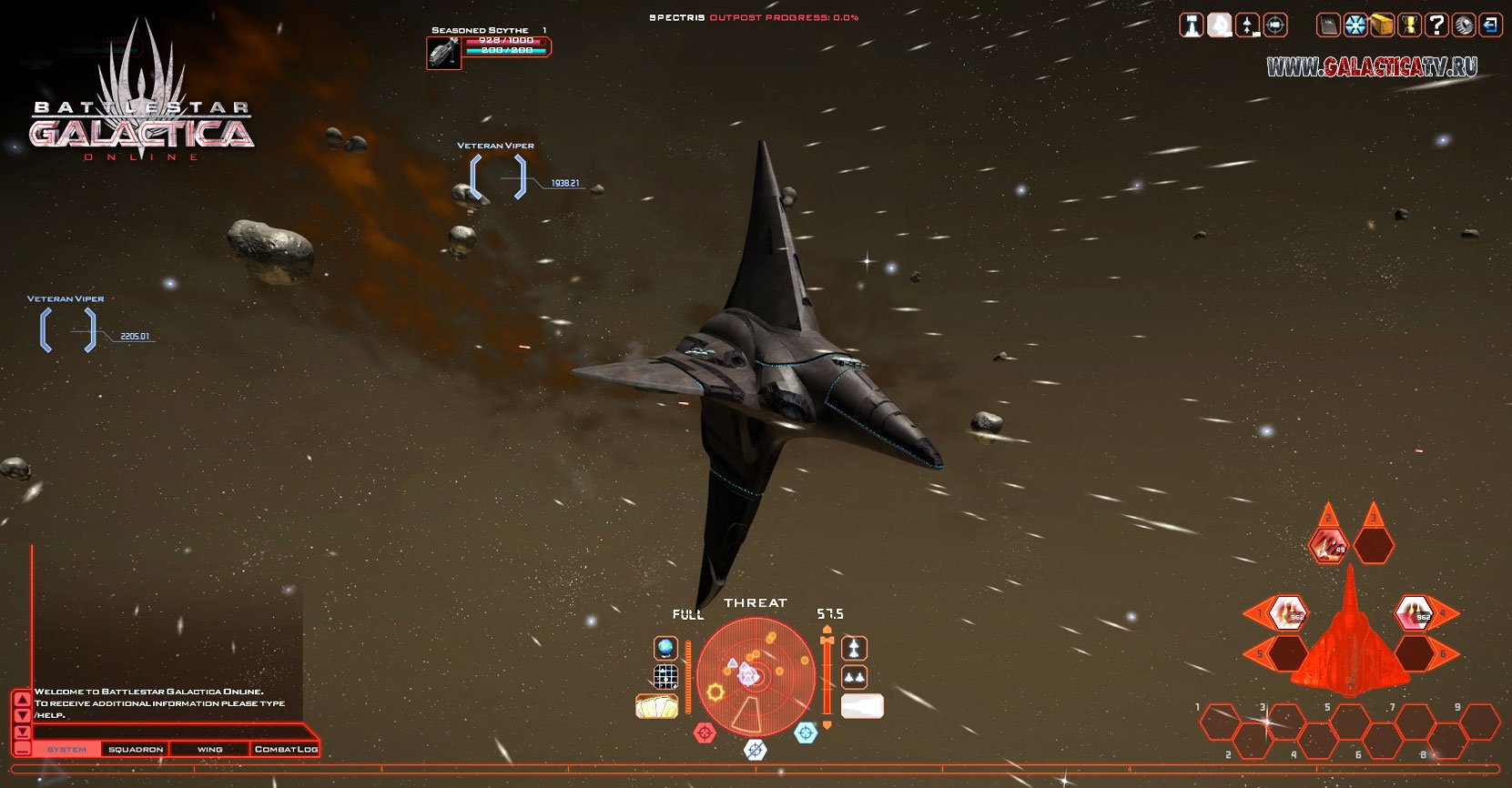
Task: Click the red crosshair target button
Action: (705, 732)
